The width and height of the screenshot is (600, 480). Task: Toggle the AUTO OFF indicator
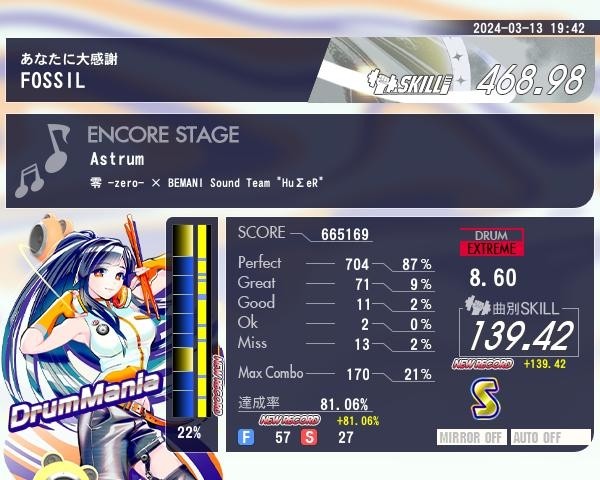click(x=549, y=437)
